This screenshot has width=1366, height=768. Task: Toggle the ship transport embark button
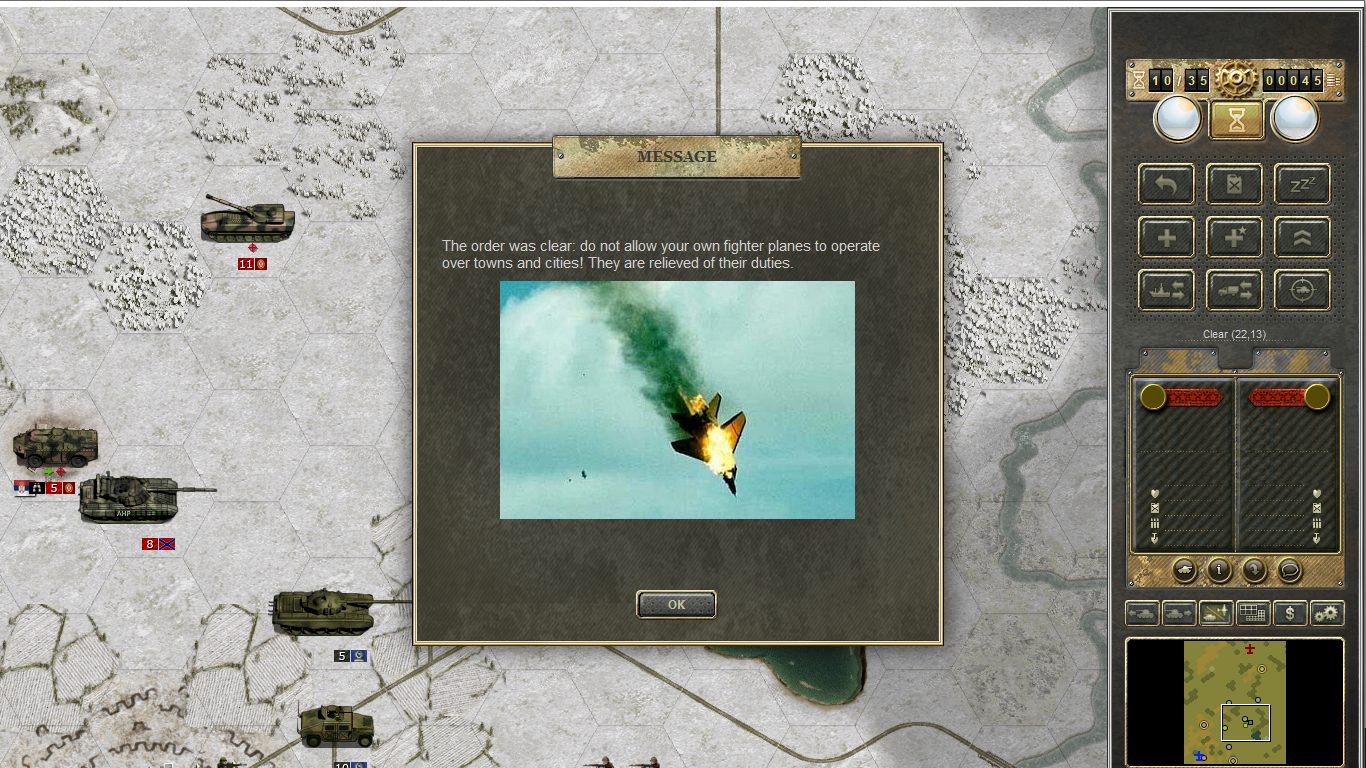click(x=1166, y=290)
